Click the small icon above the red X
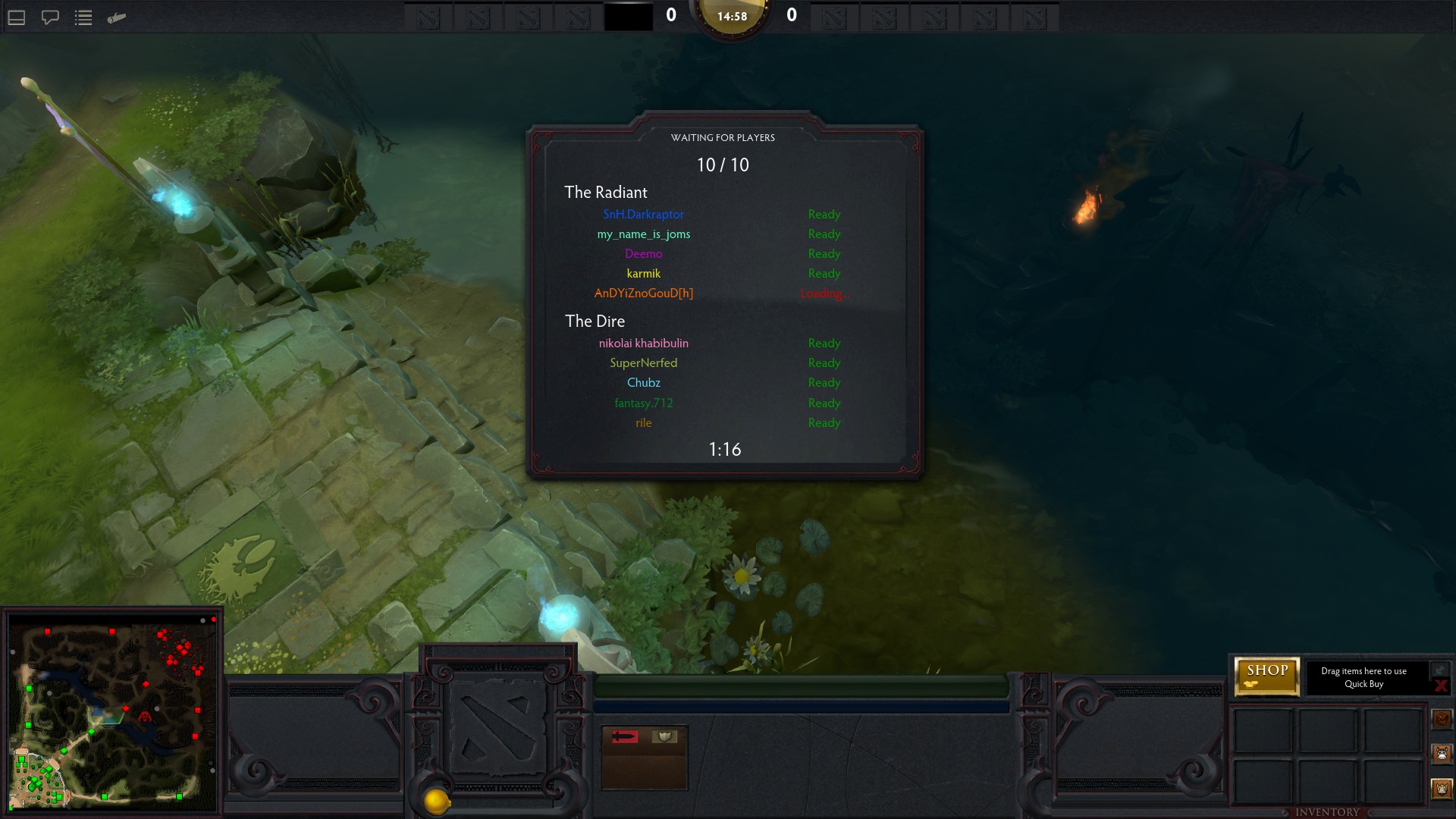 click(1439, 670)
